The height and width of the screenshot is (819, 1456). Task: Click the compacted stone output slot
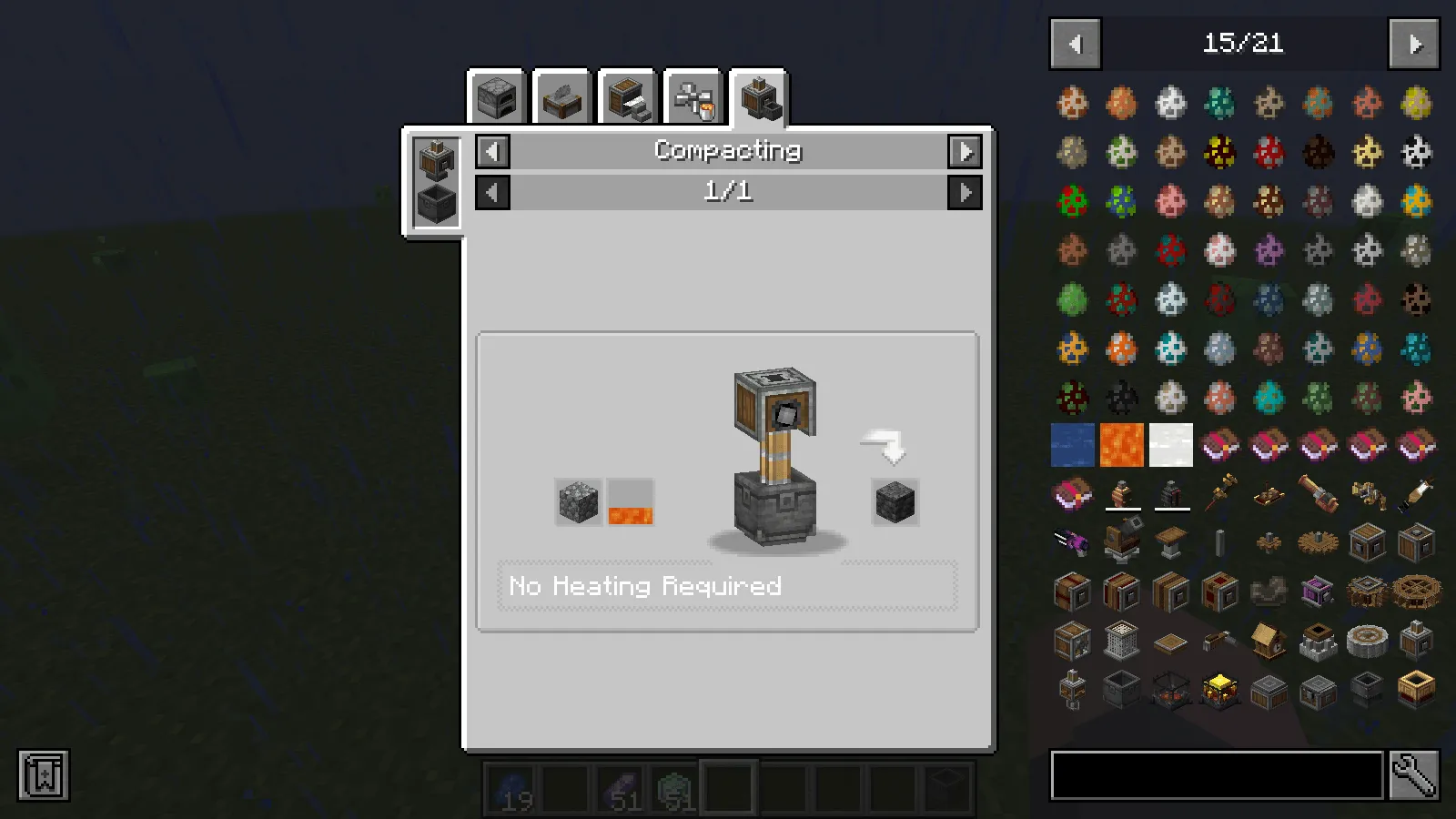(894, 501)
